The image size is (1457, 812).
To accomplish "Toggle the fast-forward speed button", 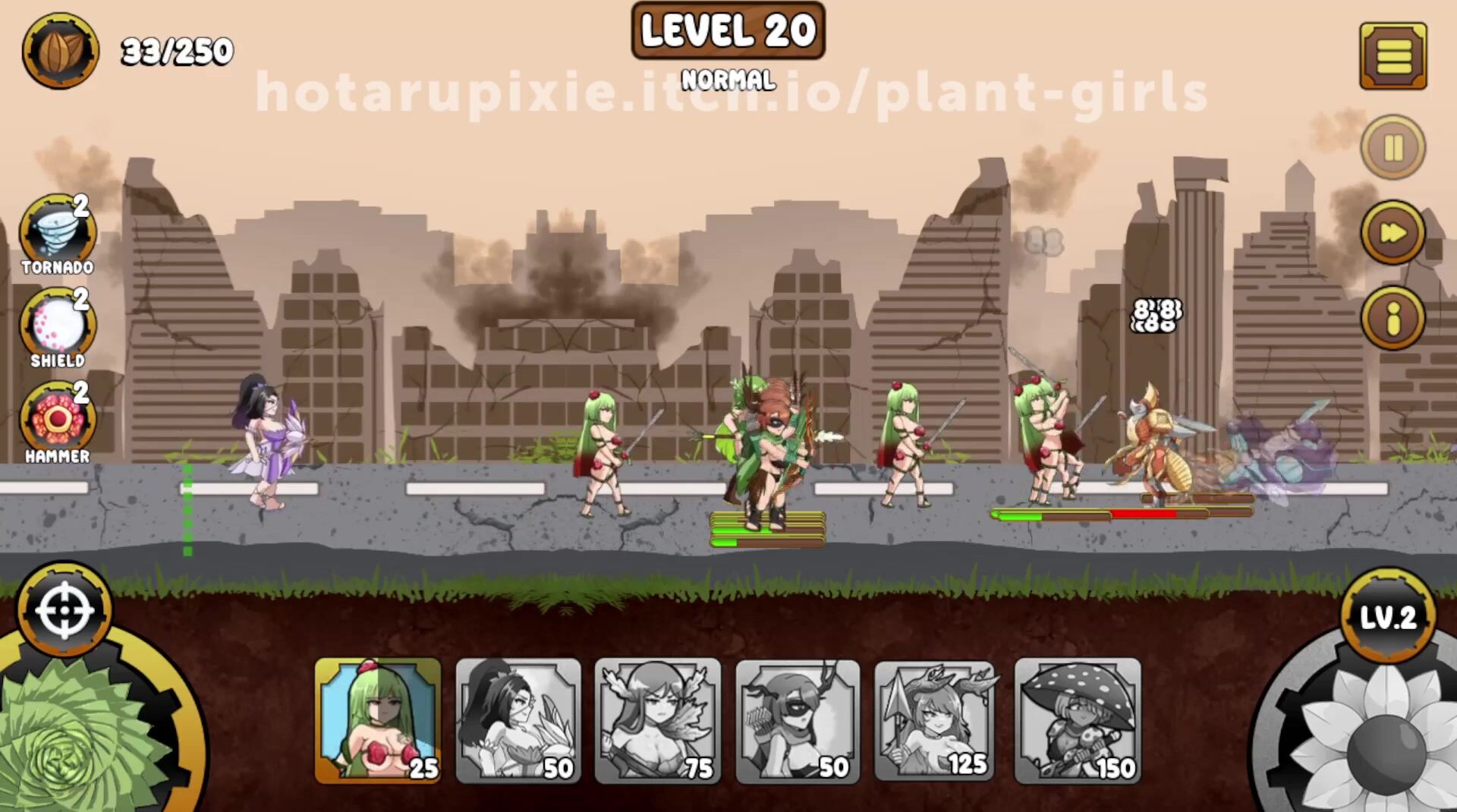I will [1392, 232].
